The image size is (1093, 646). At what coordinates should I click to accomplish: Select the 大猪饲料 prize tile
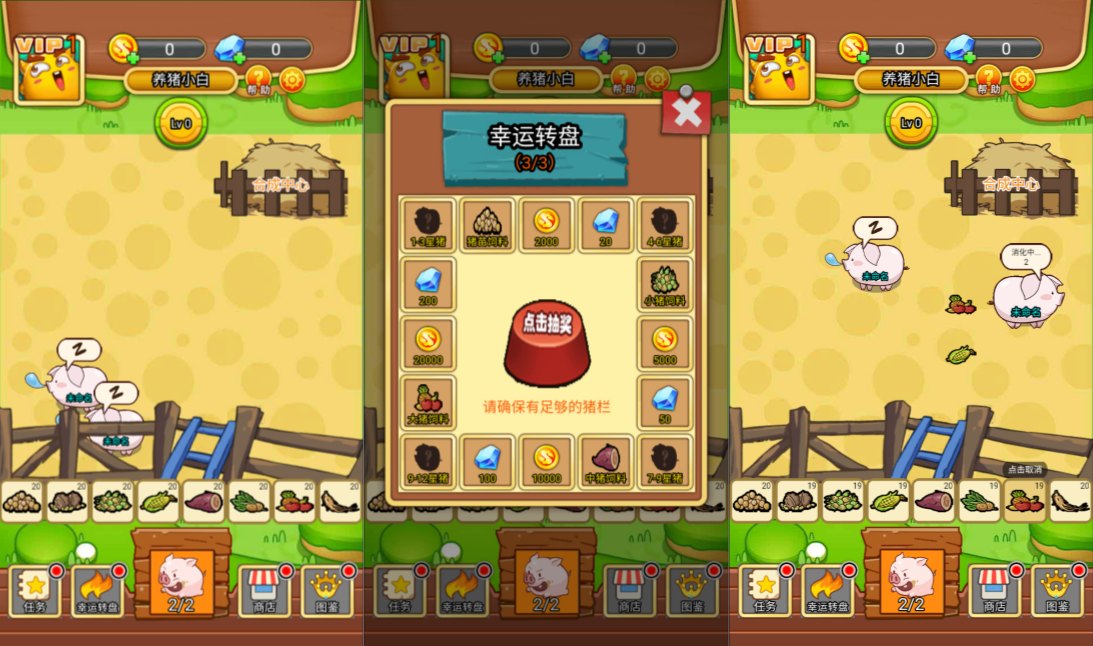pos(428,402)
